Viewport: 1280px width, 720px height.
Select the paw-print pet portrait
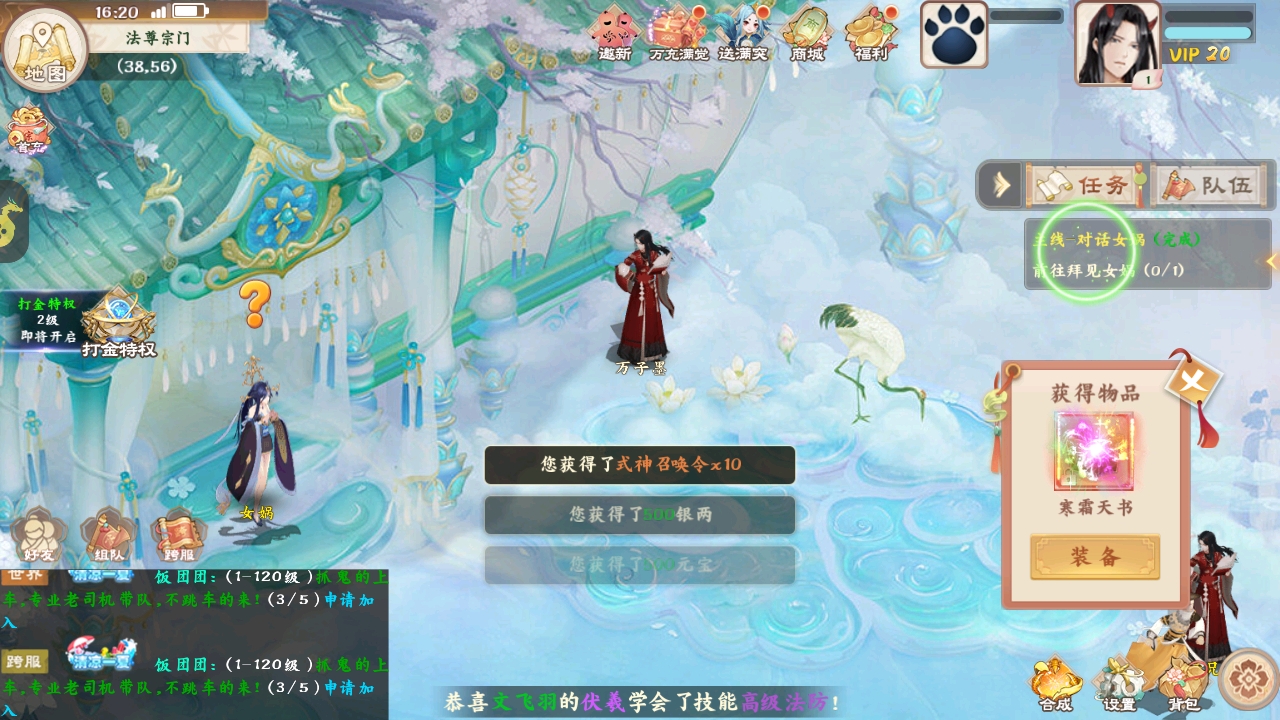pyautogui.click(x=953, y=35)
